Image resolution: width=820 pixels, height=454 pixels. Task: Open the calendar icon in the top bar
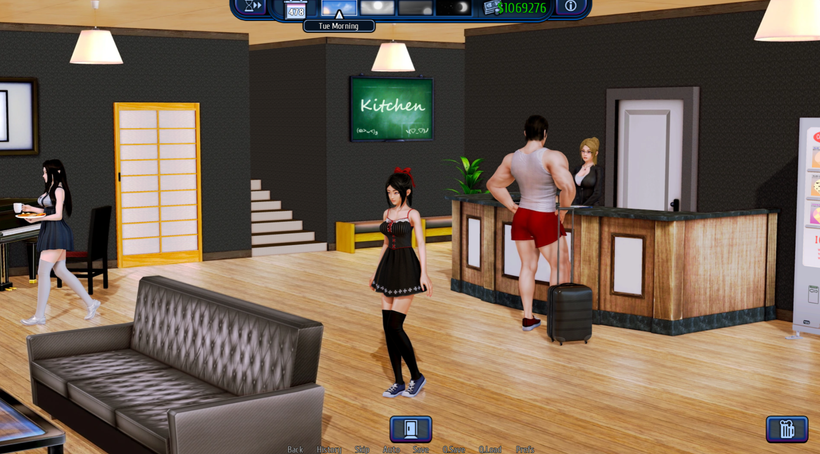(295, 9)
